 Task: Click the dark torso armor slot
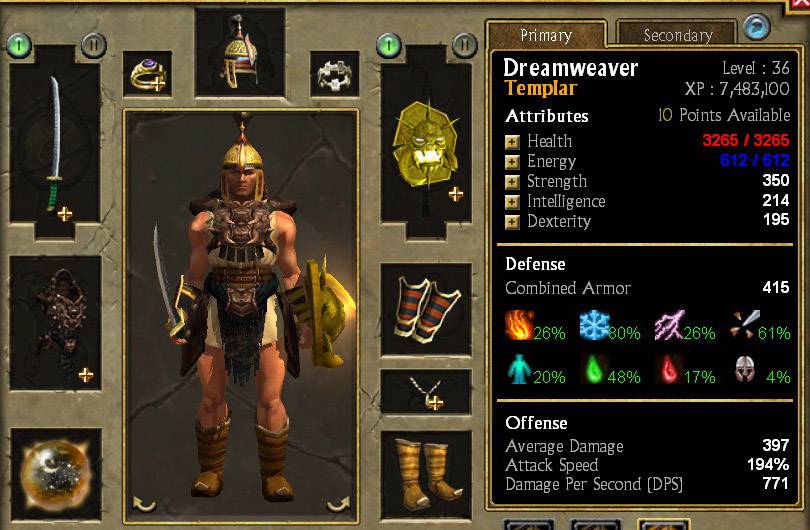point(55,320)
